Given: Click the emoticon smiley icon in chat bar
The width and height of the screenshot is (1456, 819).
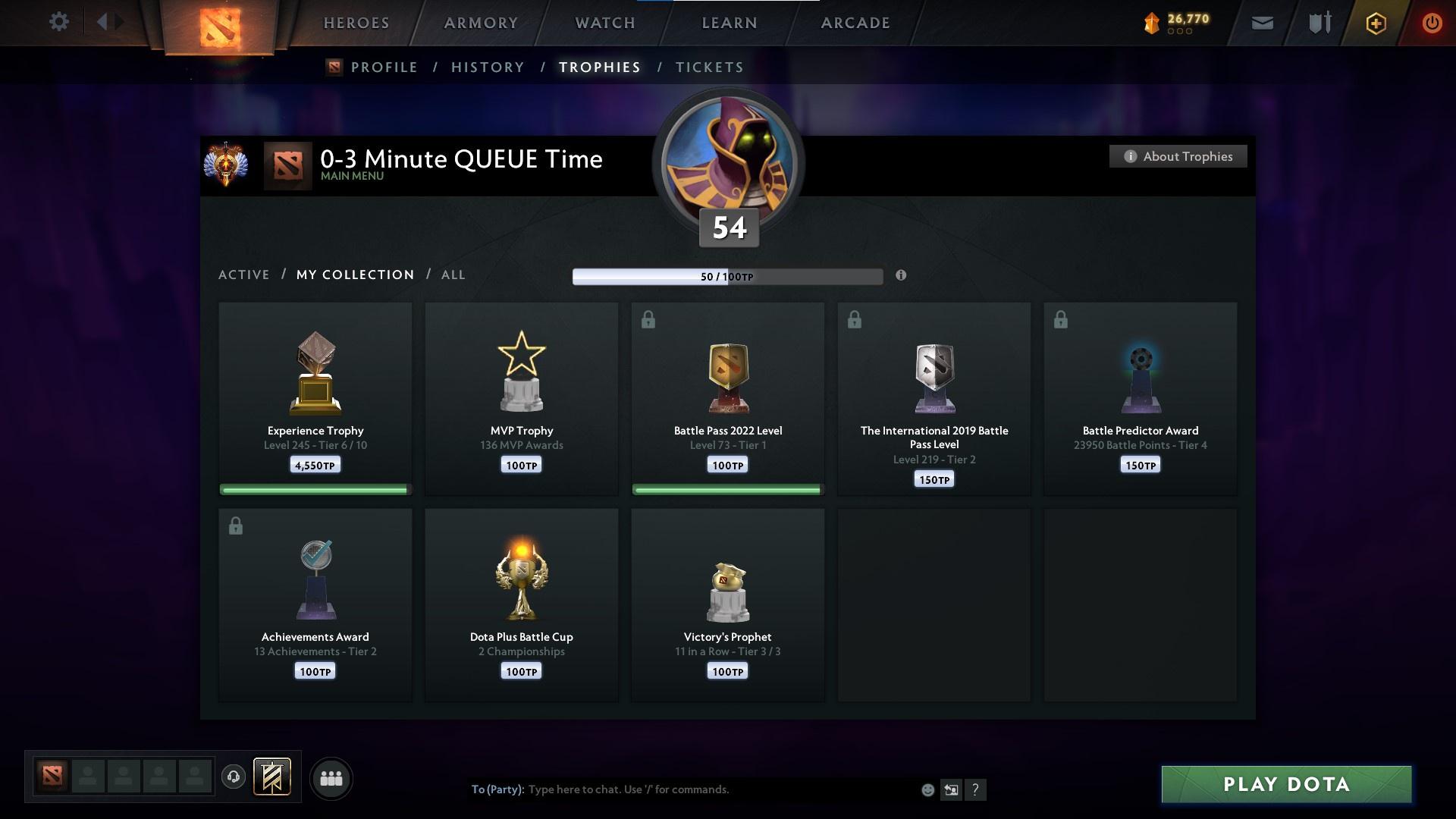Looking at the screenshot, I should point(927,789).
